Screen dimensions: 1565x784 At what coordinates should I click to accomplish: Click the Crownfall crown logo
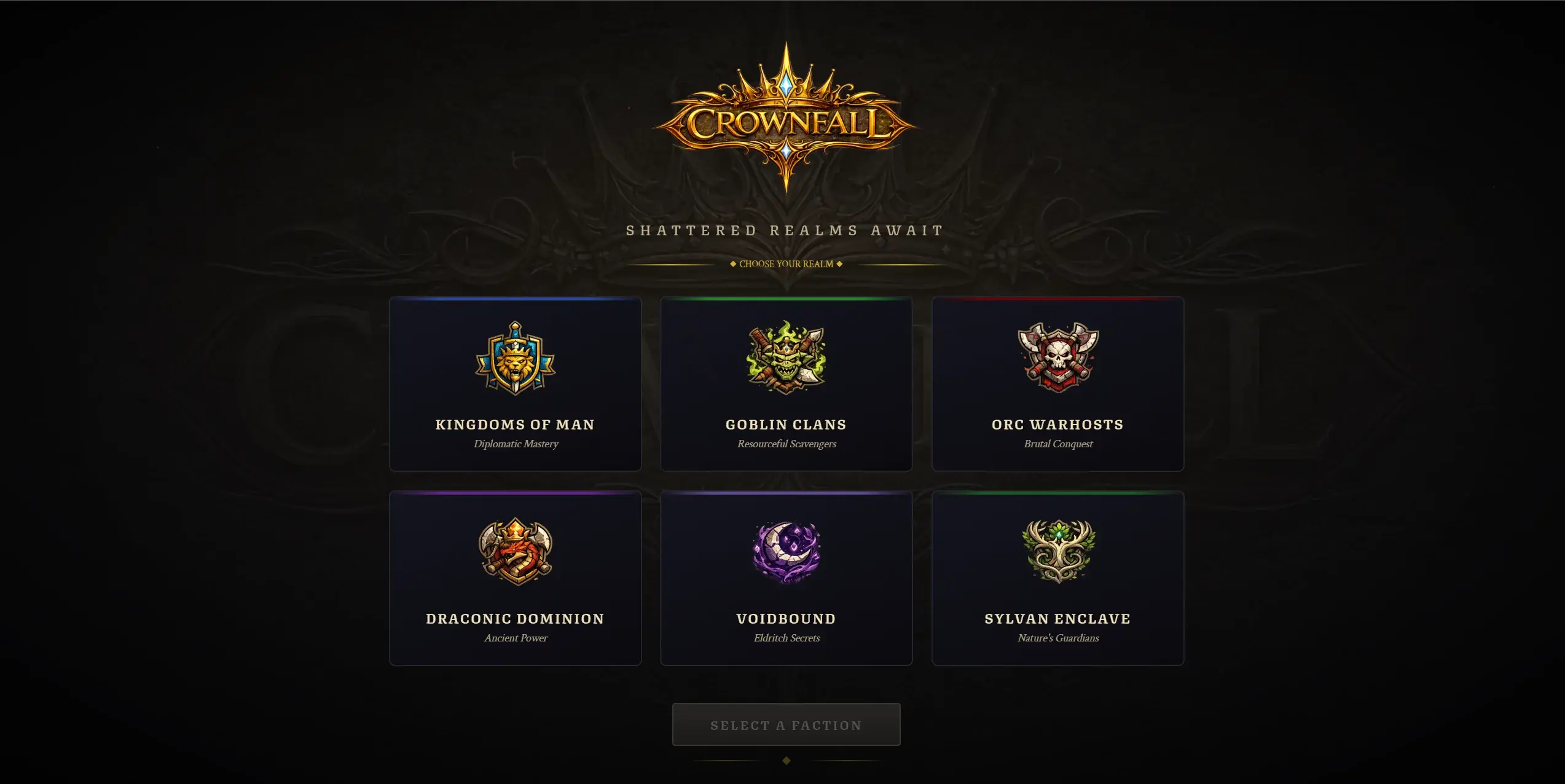tap(785, 117)
